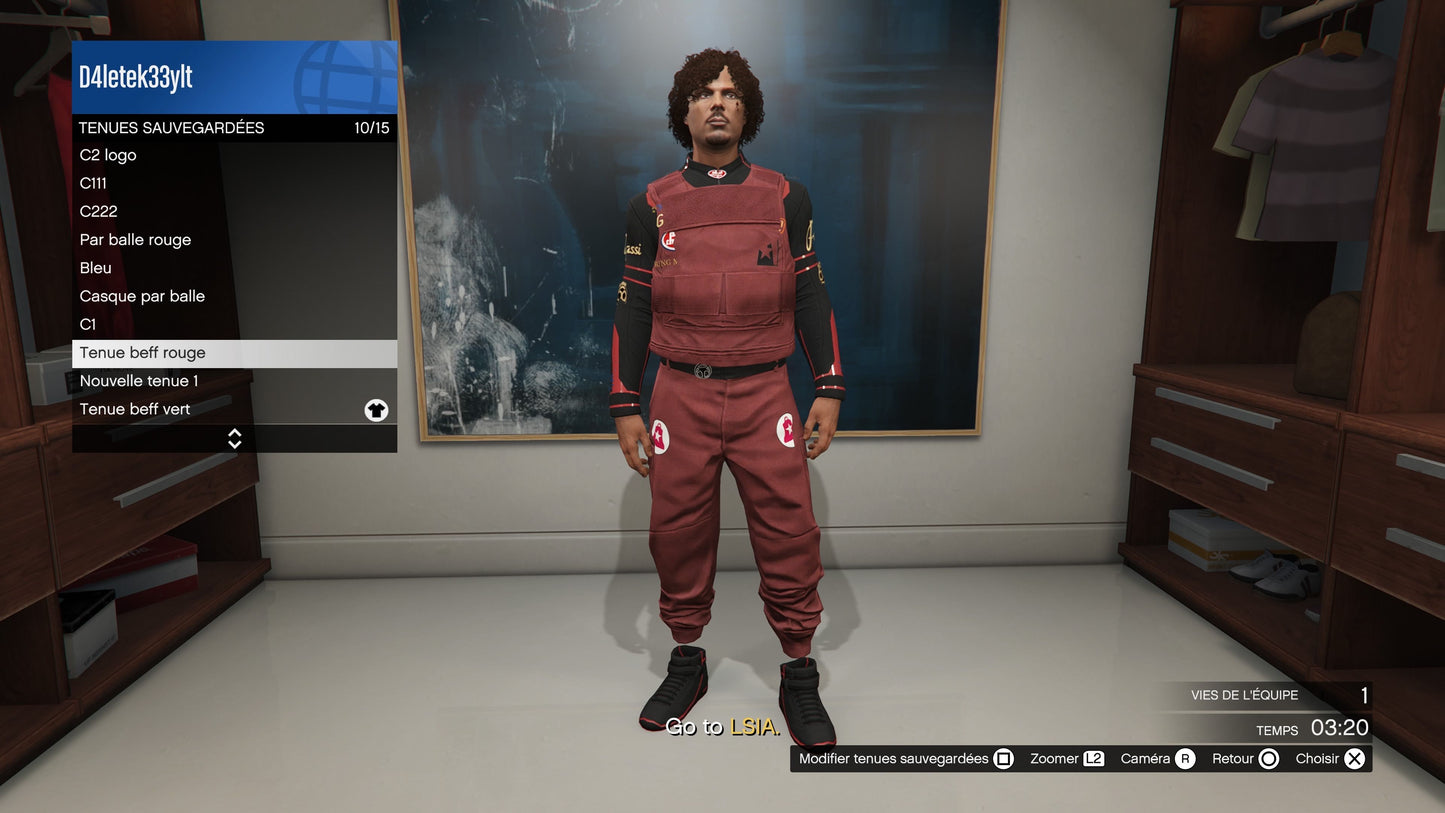Click the t-shirt icon next to Tenue beff vert

(376, 409)
